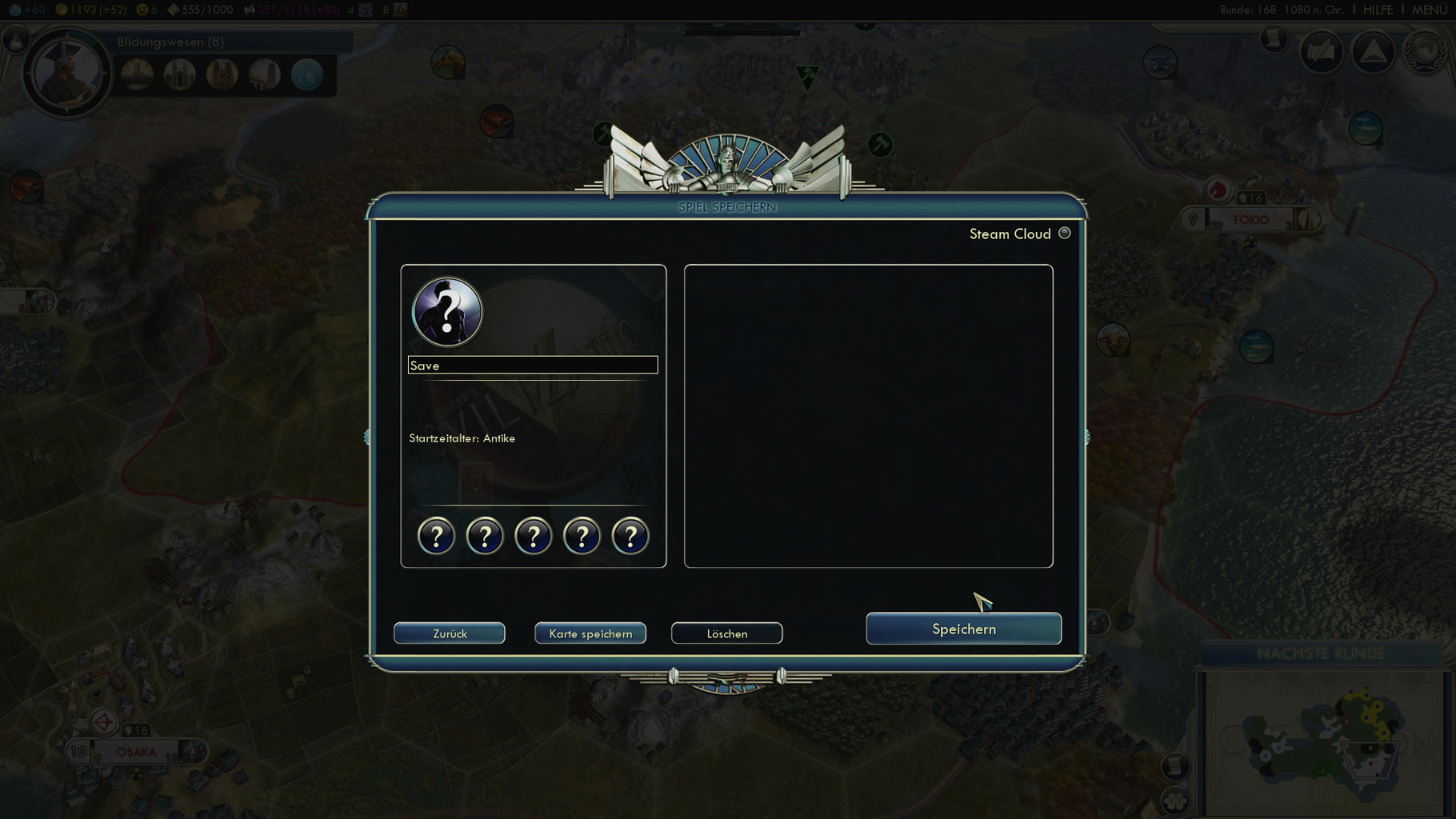
Task: Toggle the Steam Cloud option
Action: 1064,234
